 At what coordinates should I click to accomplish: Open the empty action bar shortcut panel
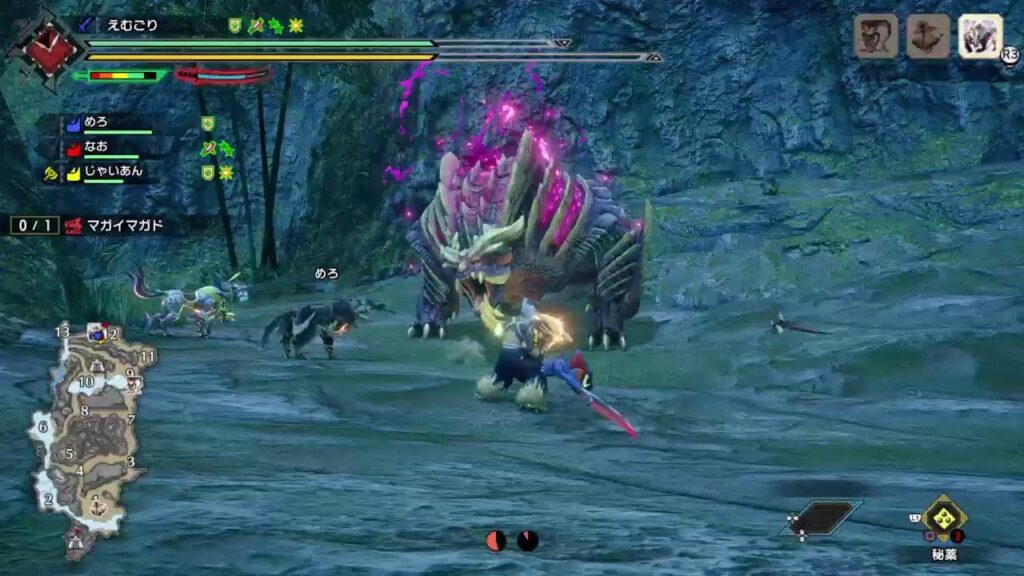pyautogui.click(x=823, y=517)
